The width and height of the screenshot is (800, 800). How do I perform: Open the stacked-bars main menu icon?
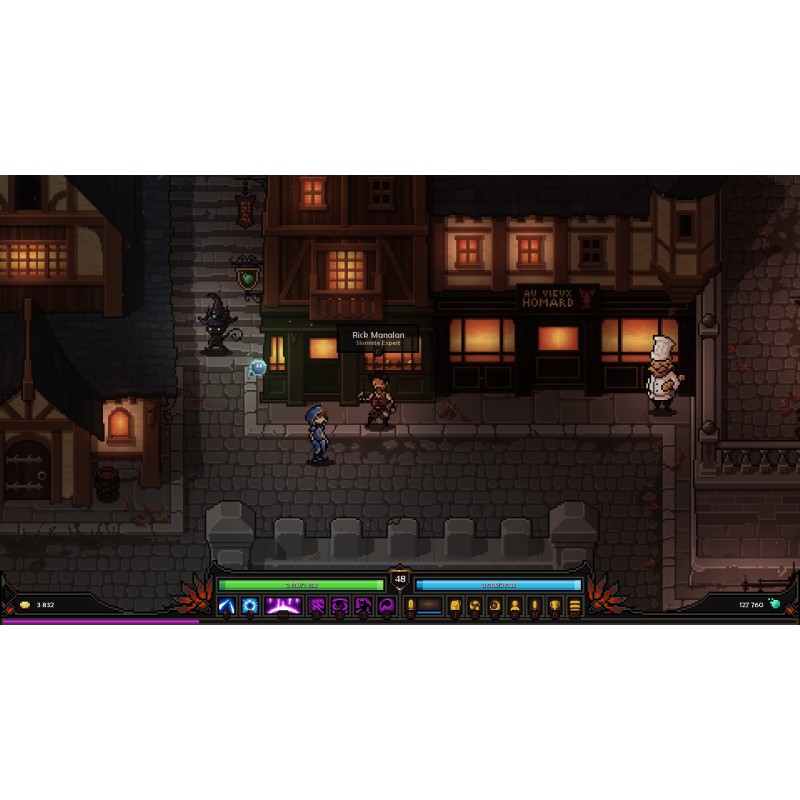[574, 606]
